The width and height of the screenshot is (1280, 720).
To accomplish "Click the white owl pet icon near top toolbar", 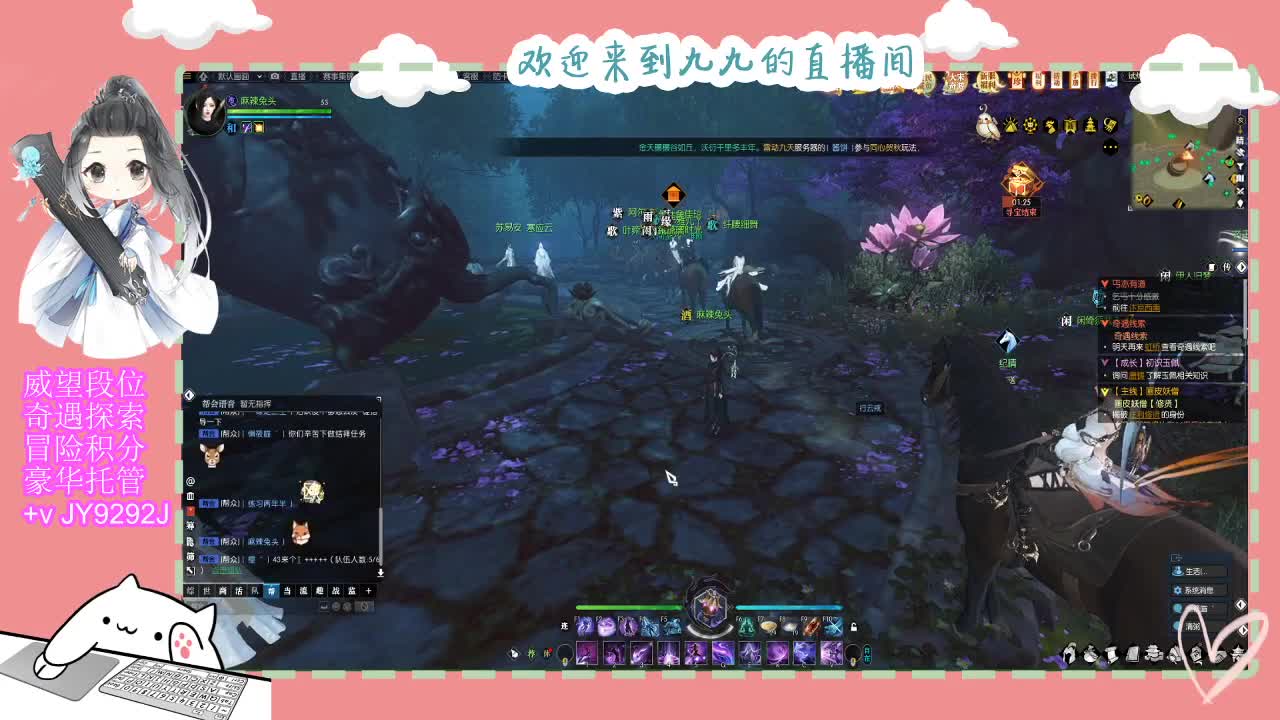I will pyautogui.click(x=987, y=125).
